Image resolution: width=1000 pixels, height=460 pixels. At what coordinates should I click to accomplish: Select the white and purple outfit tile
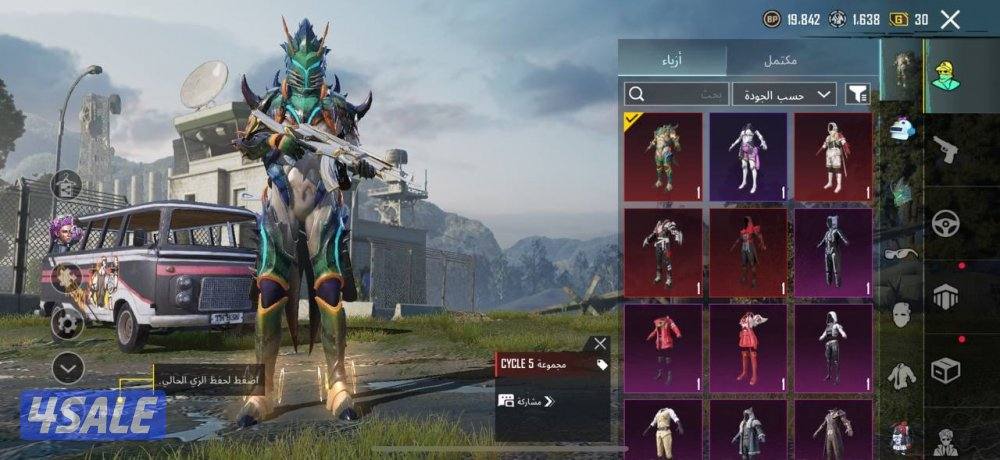pos(748,156)
